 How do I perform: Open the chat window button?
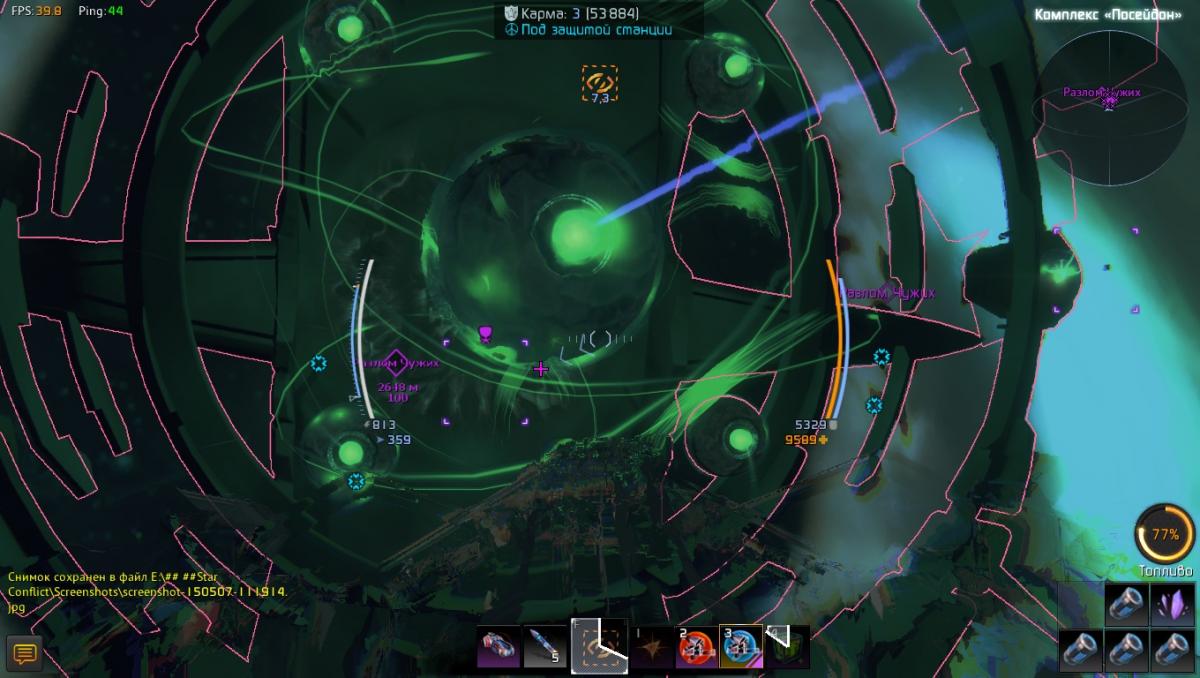24,654
